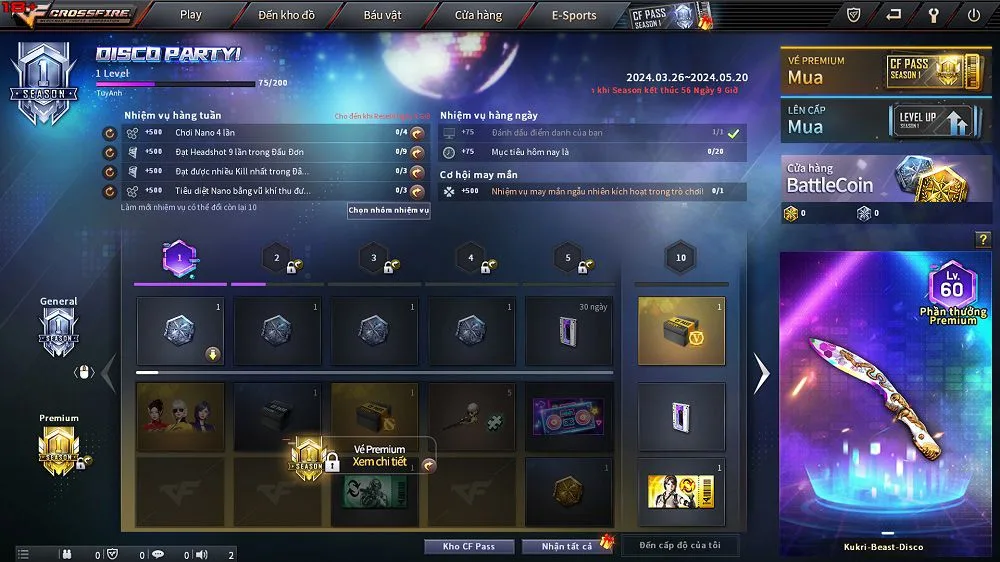Click the yellow question mark help button
This screenshot has height=562, width=1000.
coord(982,239)
